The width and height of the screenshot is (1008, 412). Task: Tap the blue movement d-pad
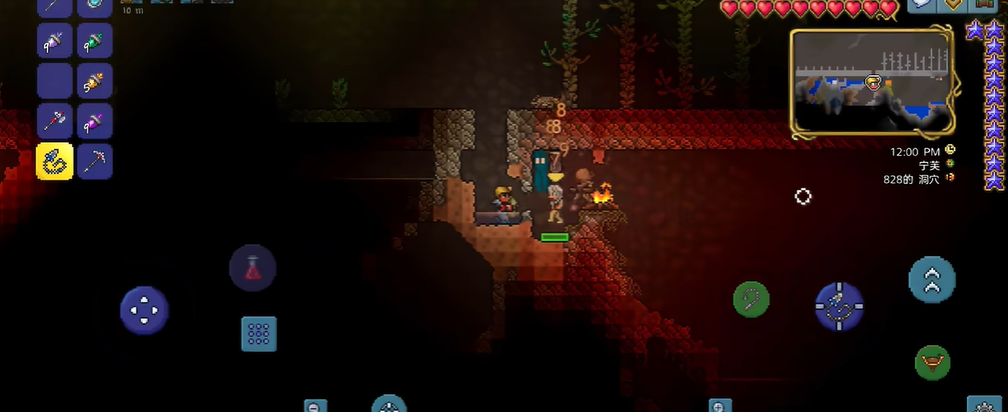click(x=144, y=310)
